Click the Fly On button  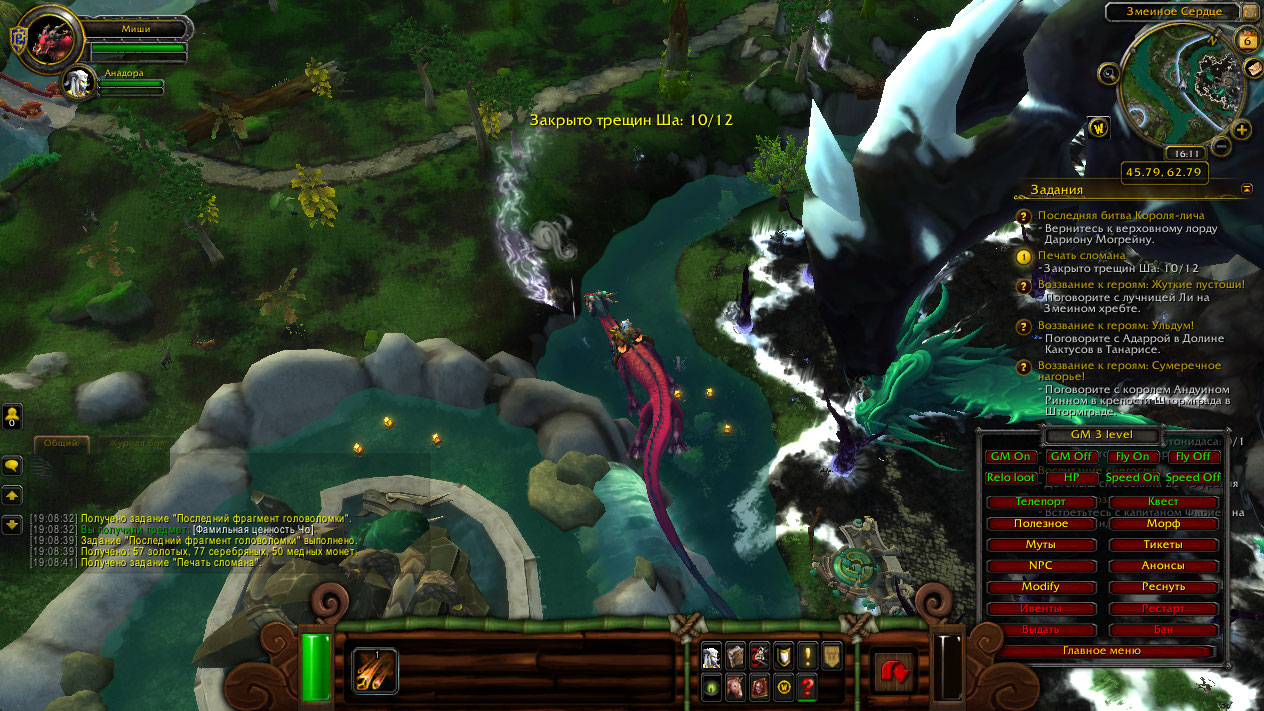pyautogui.click(x=1132, y=457)
